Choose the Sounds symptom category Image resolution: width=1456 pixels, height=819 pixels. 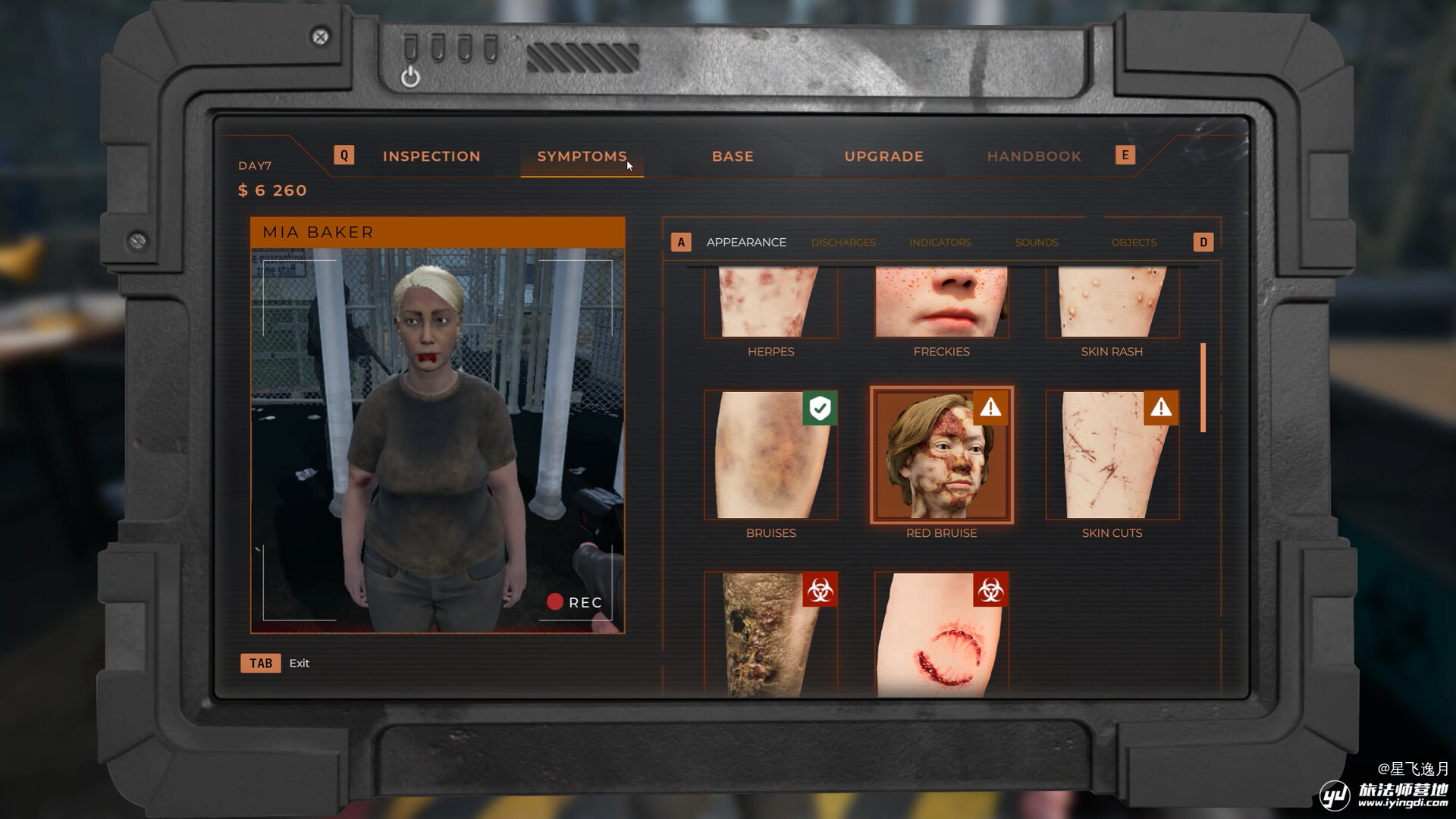pos(1037,243)
